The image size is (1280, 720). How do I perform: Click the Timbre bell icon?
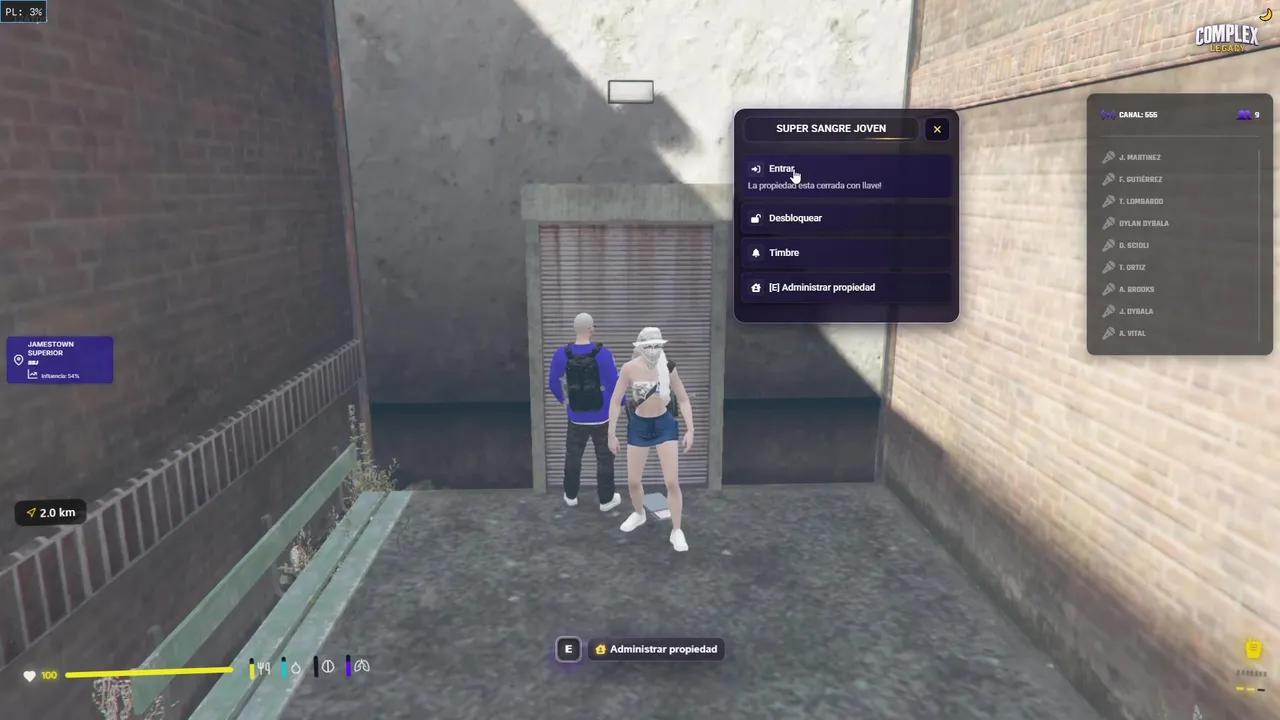[x=756, y=252]
